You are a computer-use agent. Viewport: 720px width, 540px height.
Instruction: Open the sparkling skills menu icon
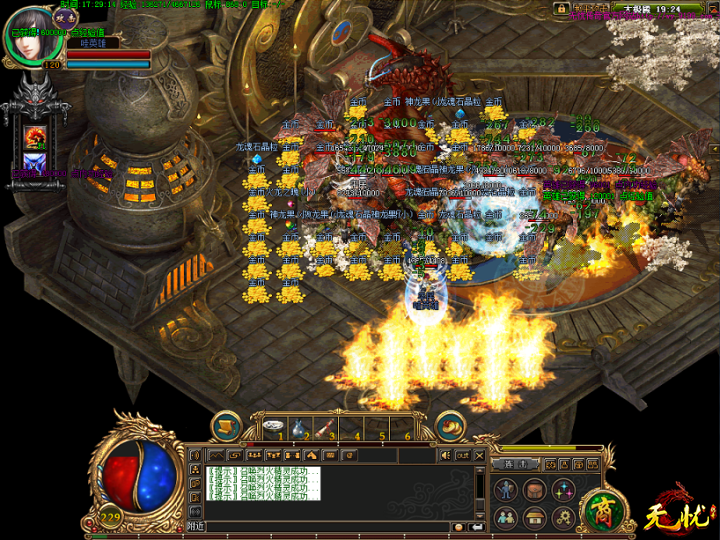(x=562, y=490)
